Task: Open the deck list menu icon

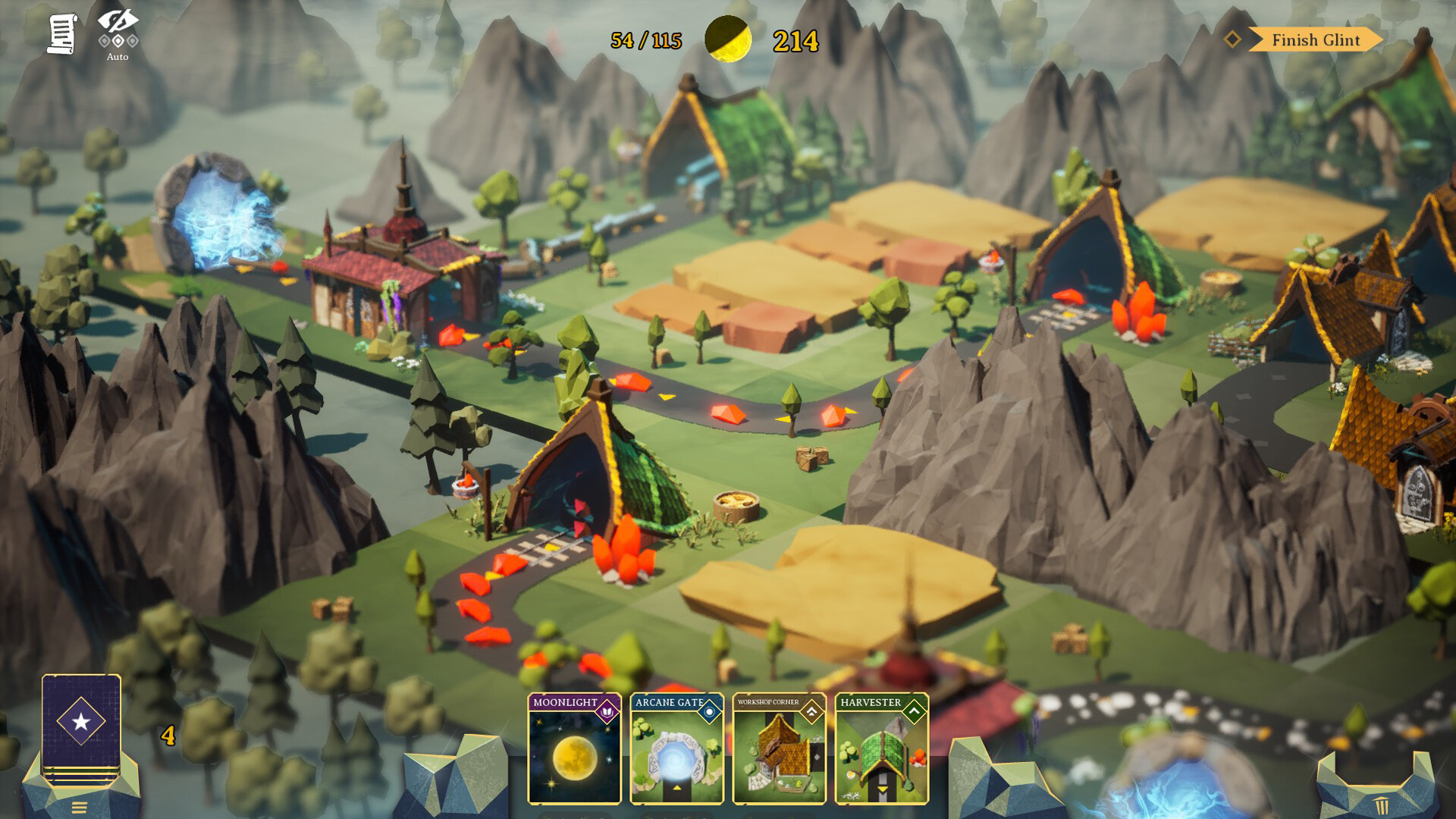Action: [80, 807]
